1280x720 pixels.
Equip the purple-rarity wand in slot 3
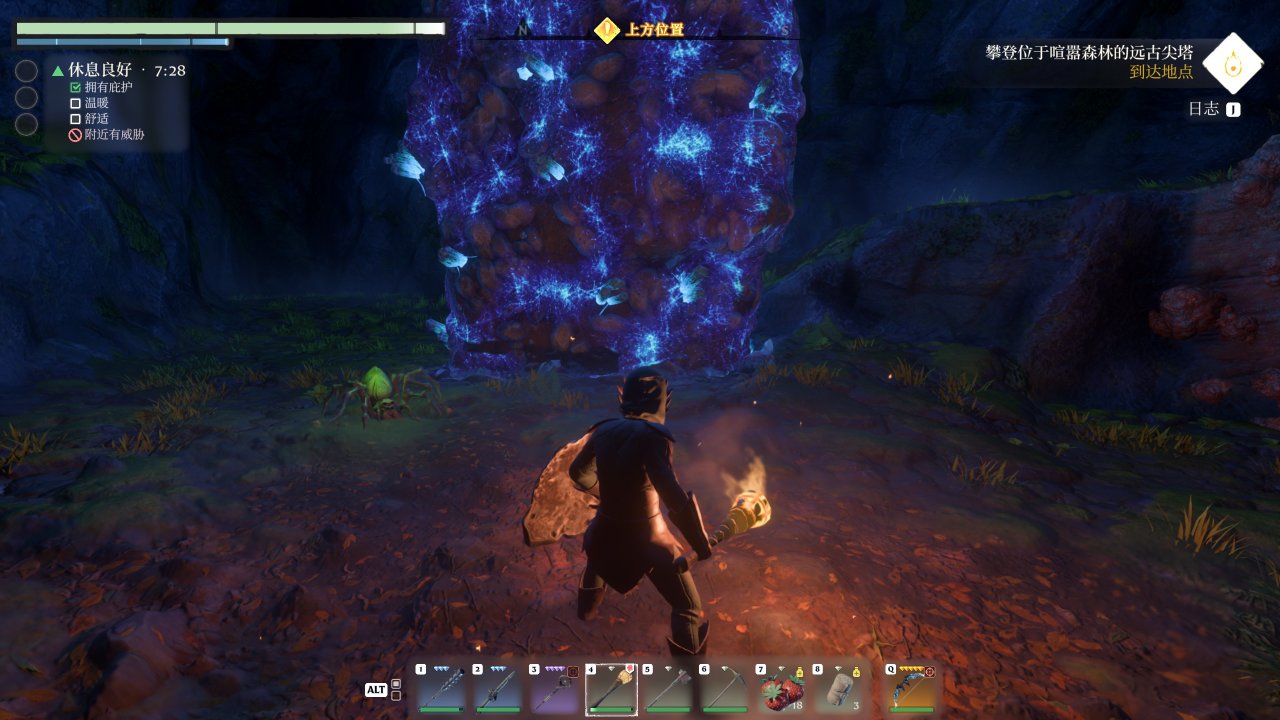coord(555,691)
